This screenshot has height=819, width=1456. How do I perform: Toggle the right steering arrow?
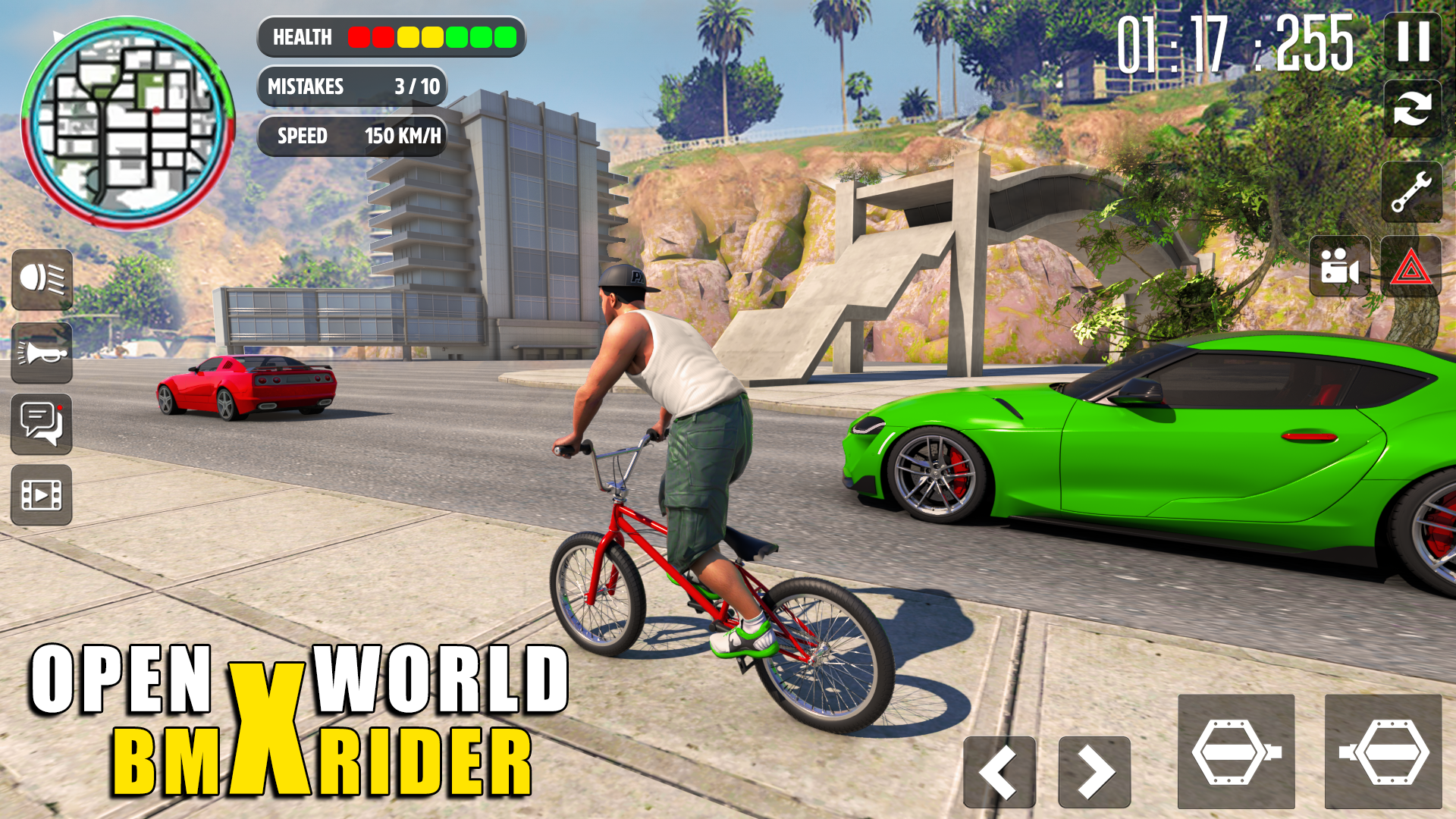(x=1092, y=770)
